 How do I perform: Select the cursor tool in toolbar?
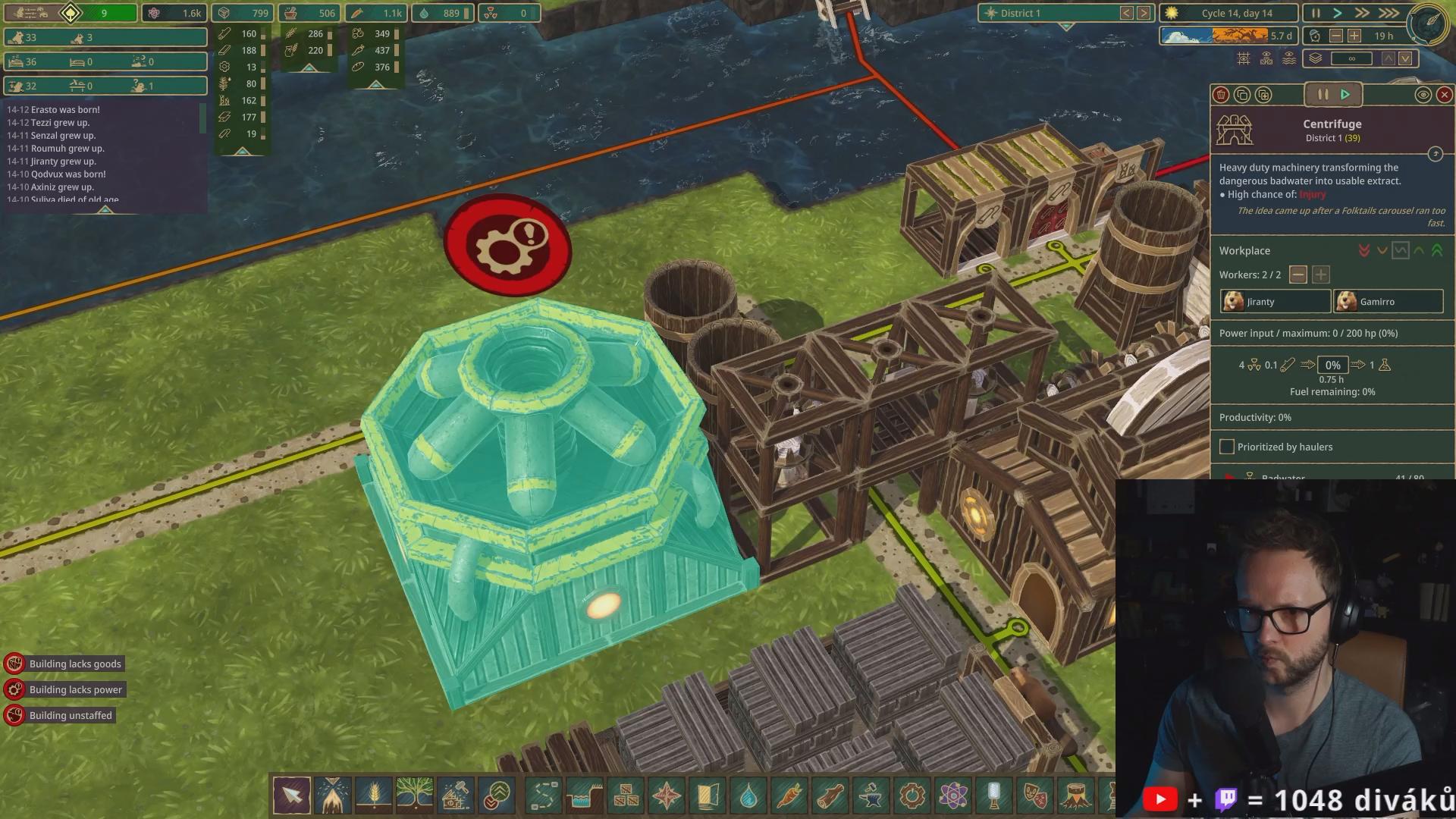(292, 795)
